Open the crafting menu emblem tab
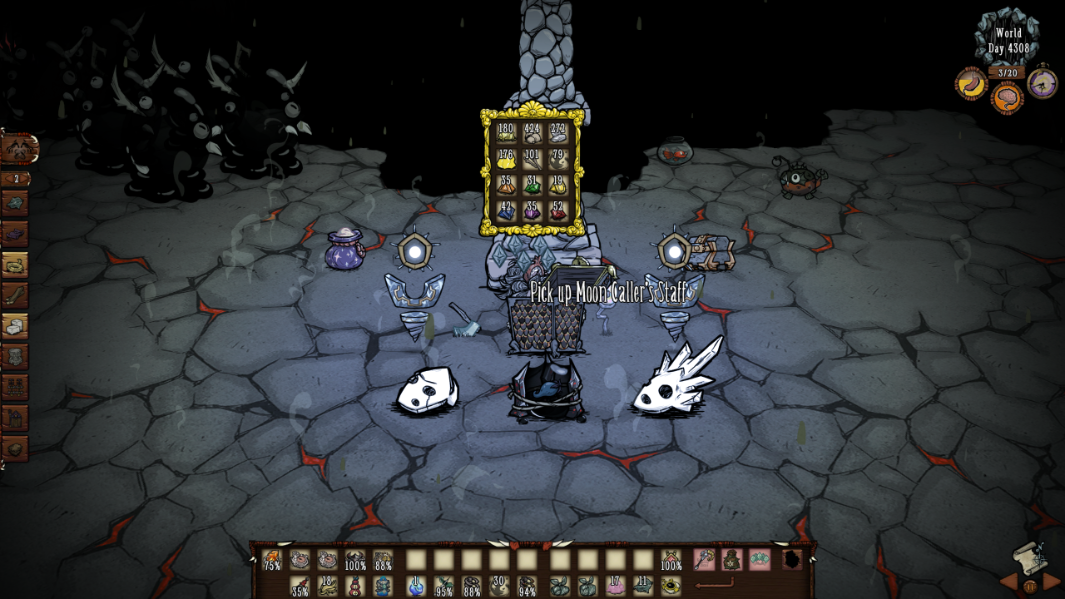Image resolution: width=1065 pixels, height=599 pixels. pos(17,149)
